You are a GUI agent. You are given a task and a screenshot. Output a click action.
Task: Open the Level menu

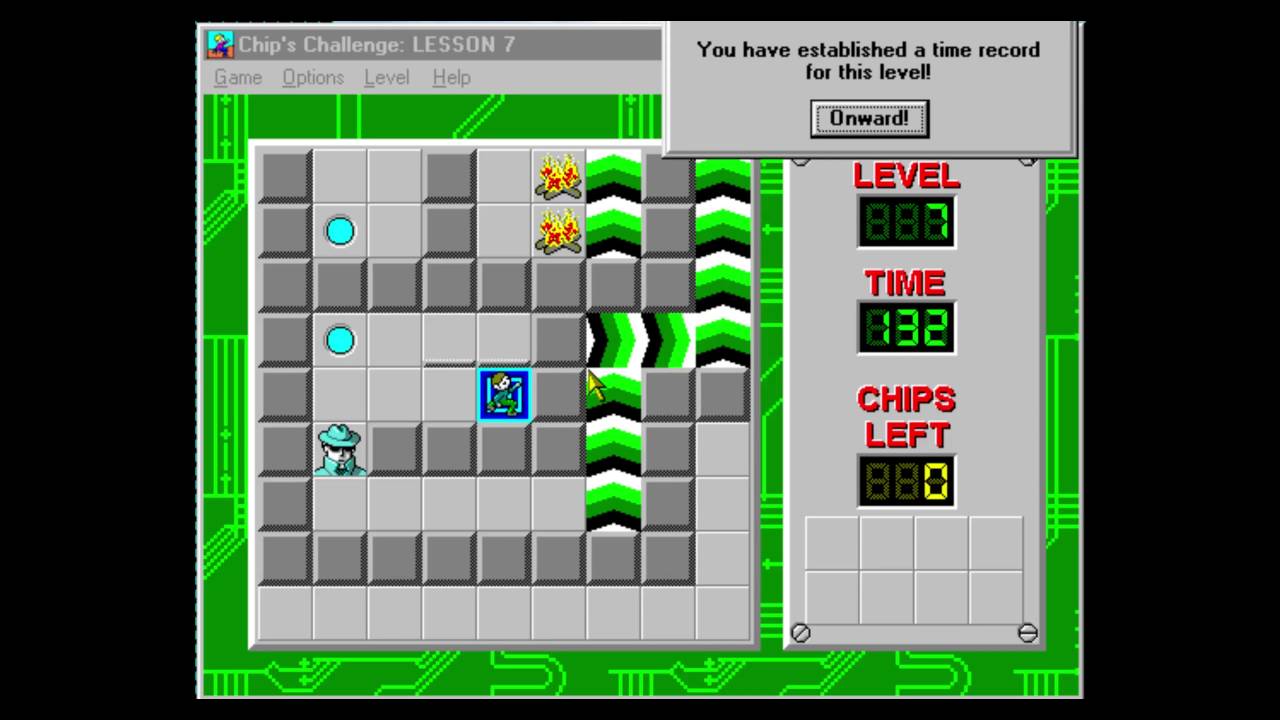tap(386, 77)
